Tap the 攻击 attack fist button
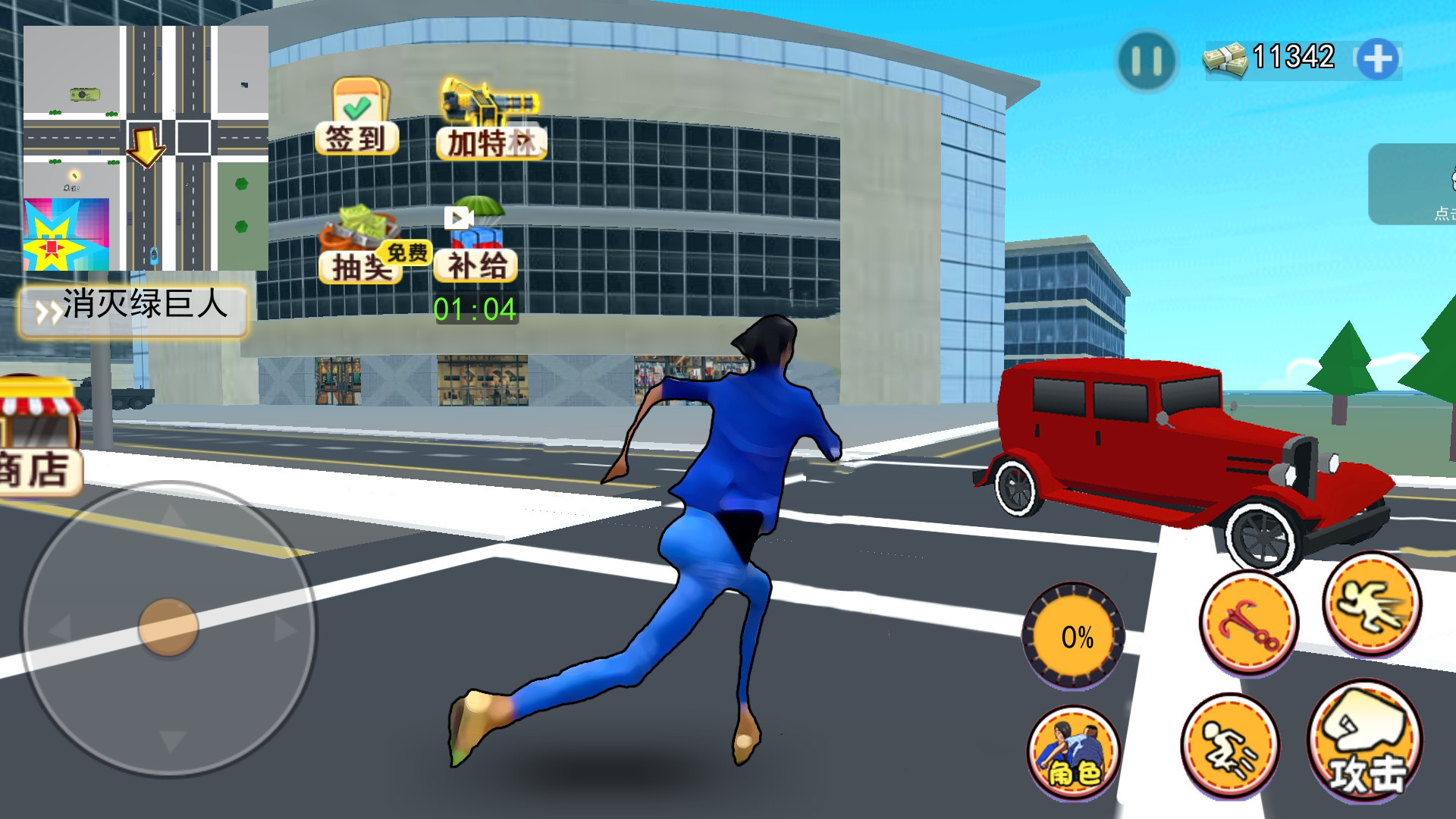Screen dimensions: 1456x819 [1366, 741]
